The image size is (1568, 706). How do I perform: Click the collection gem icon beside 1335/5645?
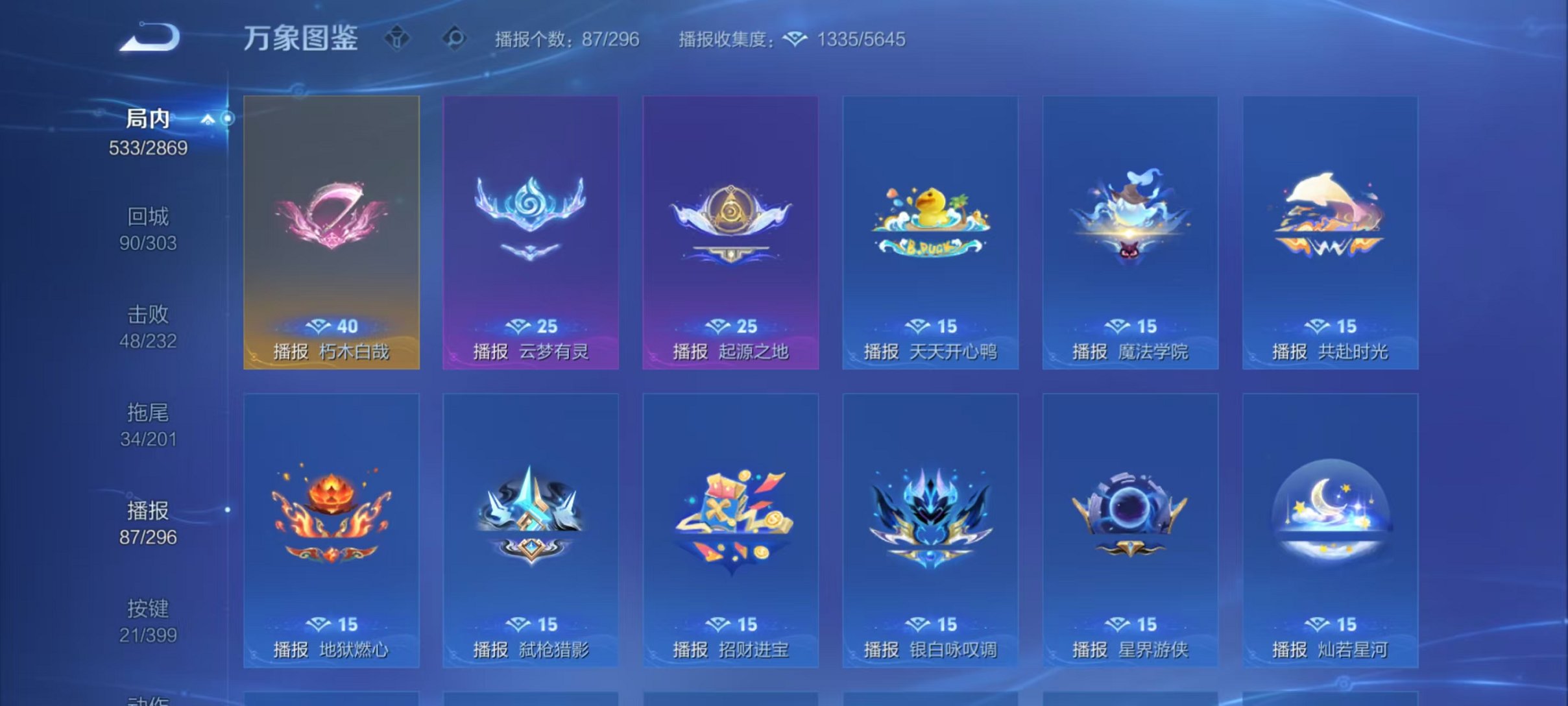click(x=796, y=39)
